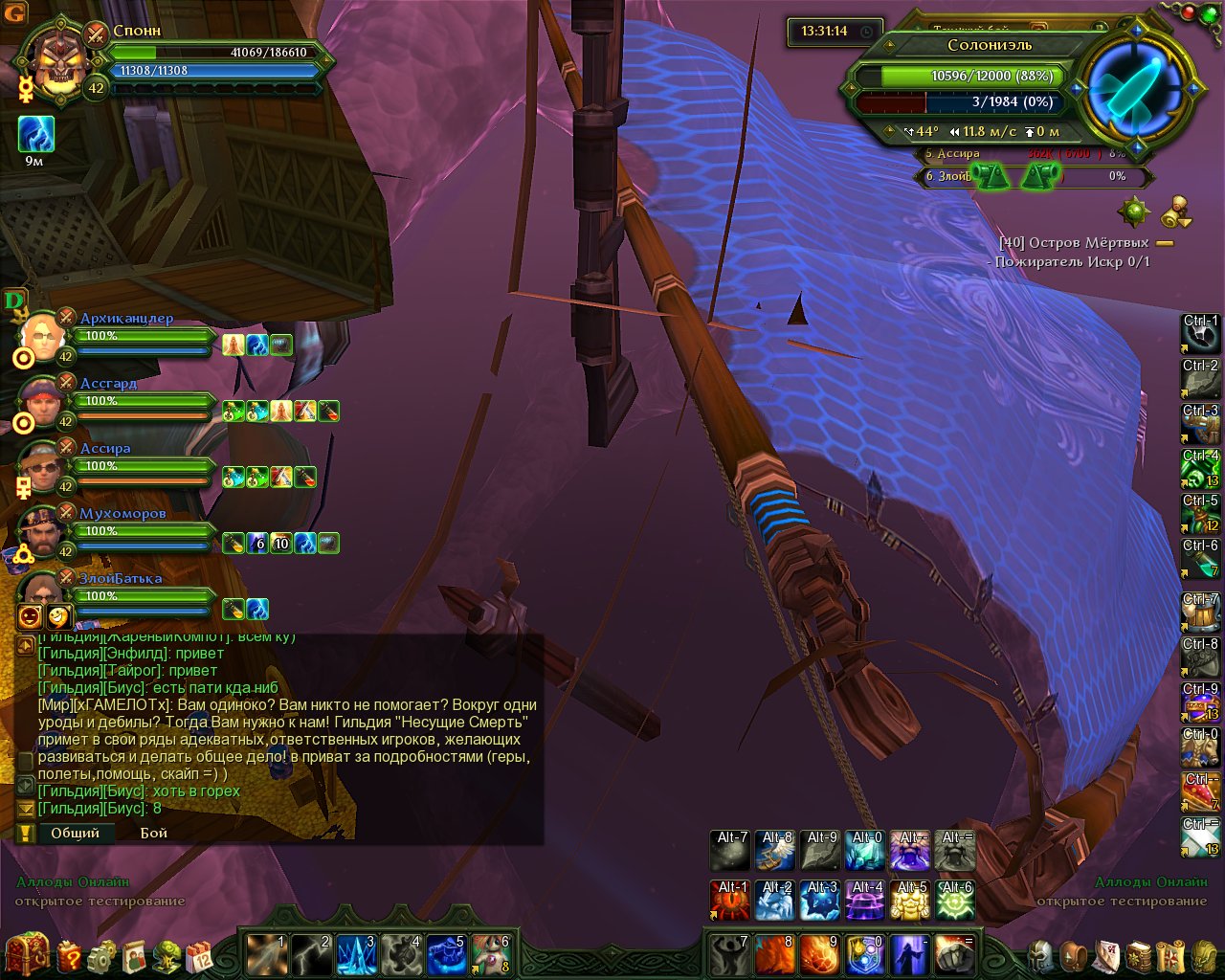Image resolution: width=1225 pixels, height=980 pixels.
Task: Target party member Ассгард's portrait
Action: point(43,399)
